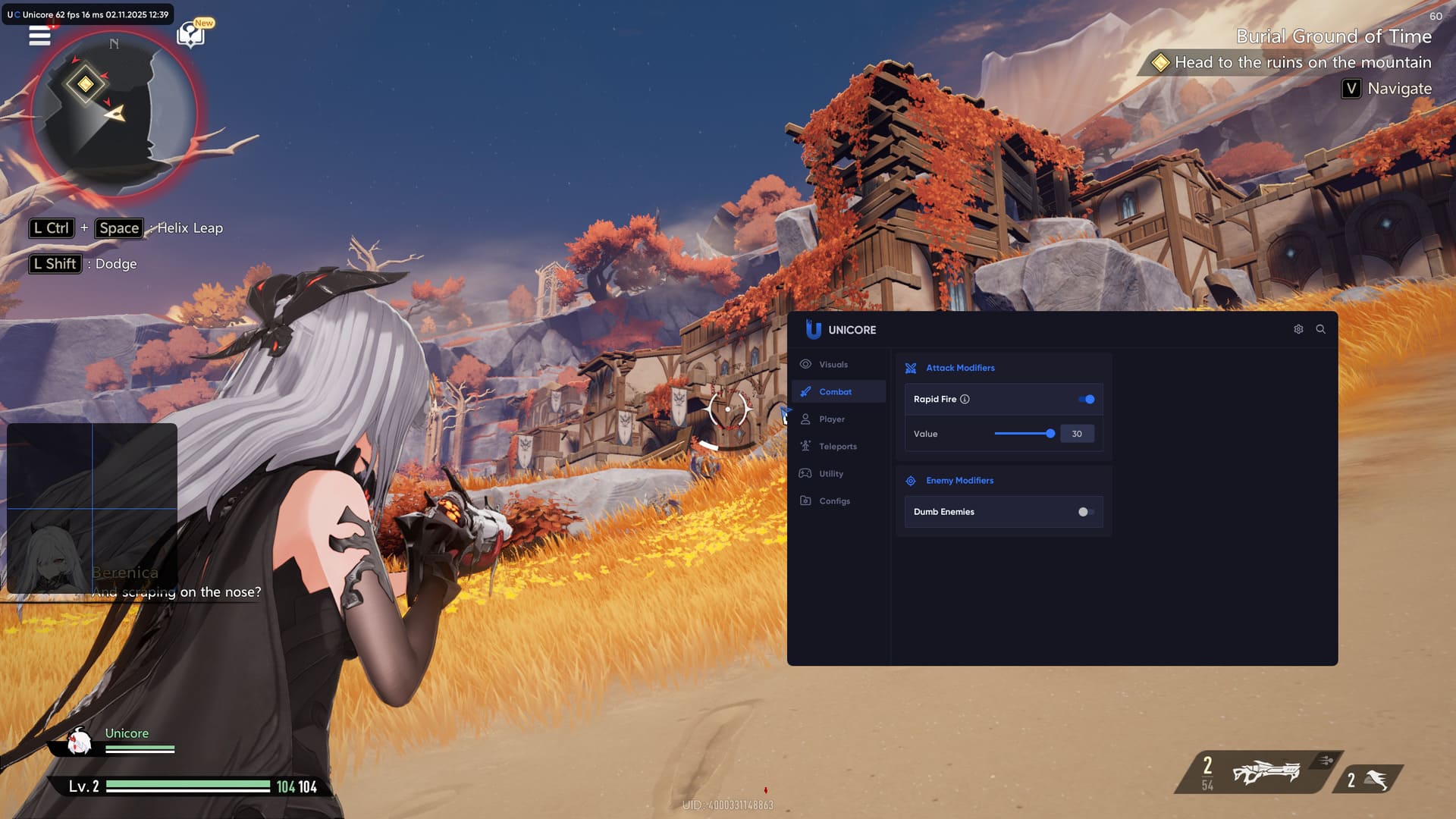The image size is (1456, 819).
Task: Click the Unicore character portrait
Action: pos(78,742)
